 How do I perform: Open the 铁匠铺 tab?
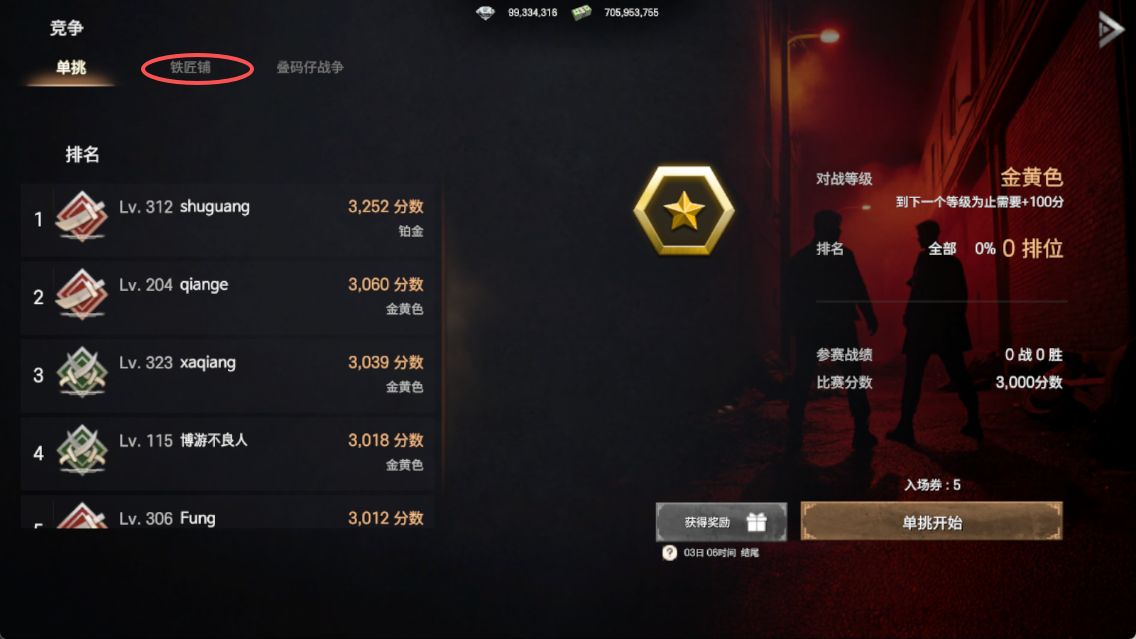[x=191, y=68]
